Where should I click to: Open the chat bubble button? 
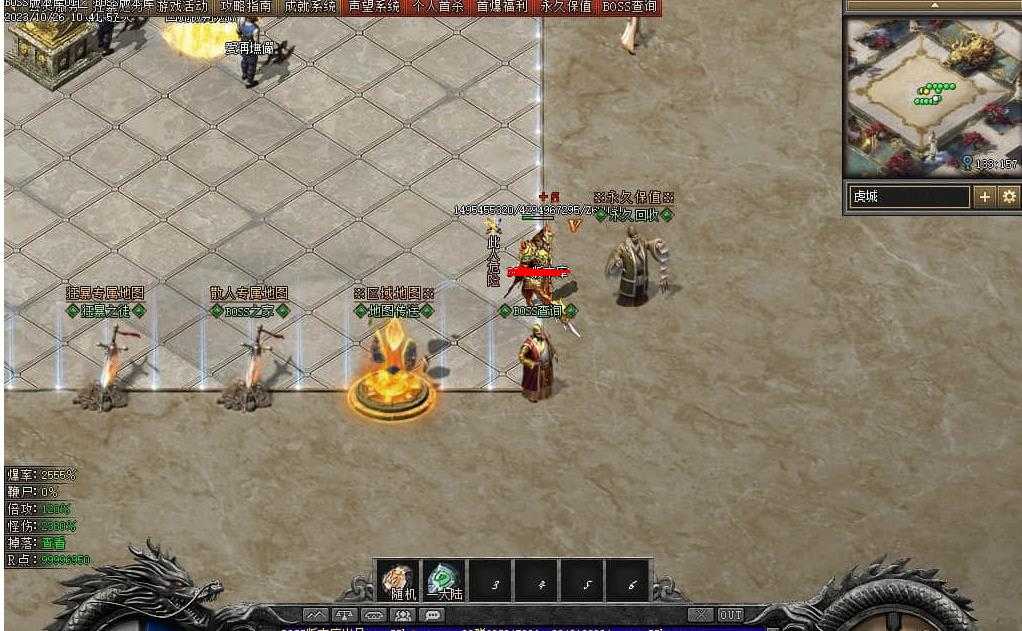432,615
